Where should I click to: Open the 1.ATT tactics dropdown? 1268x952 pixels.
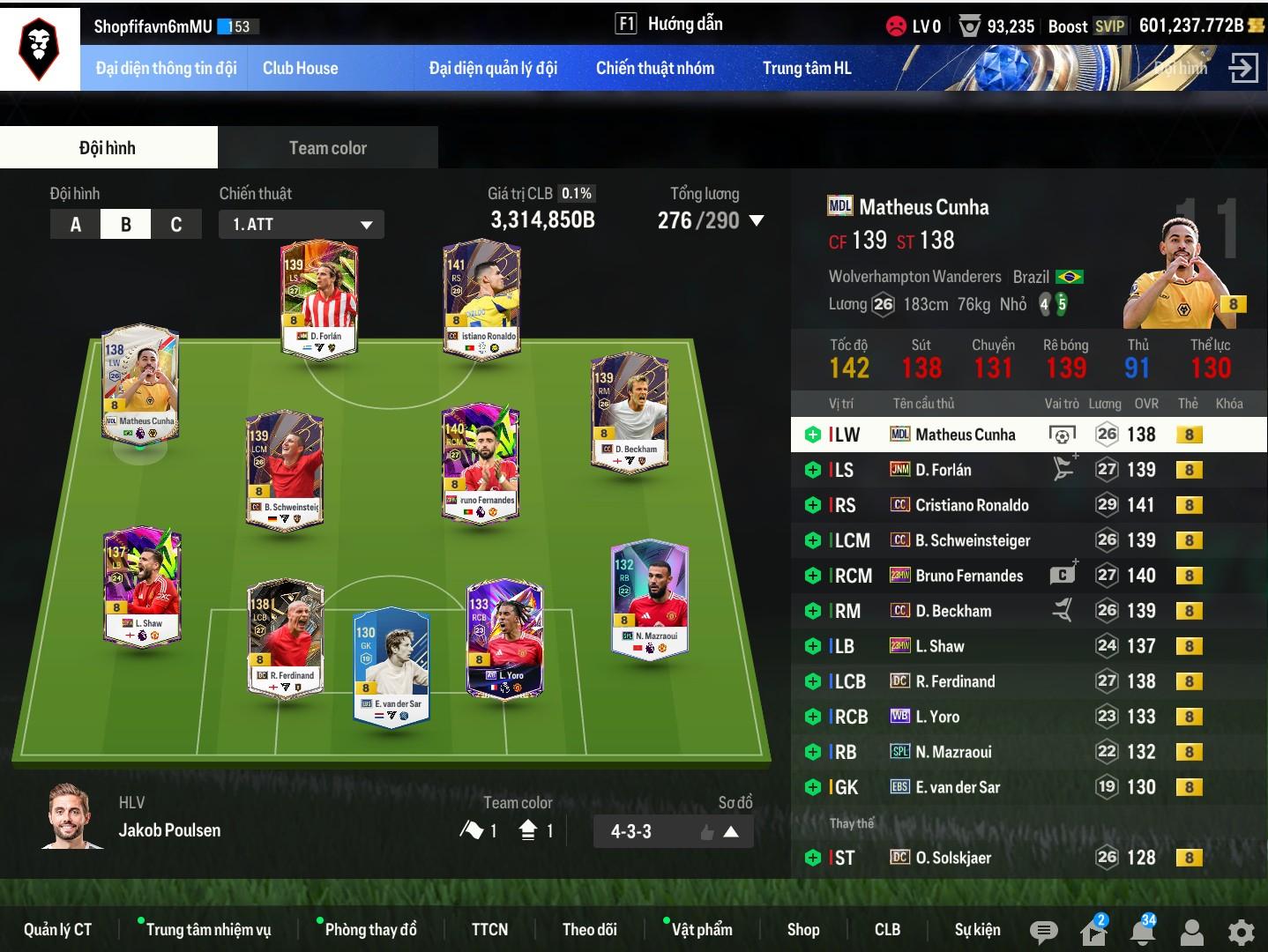pos(301,224)
